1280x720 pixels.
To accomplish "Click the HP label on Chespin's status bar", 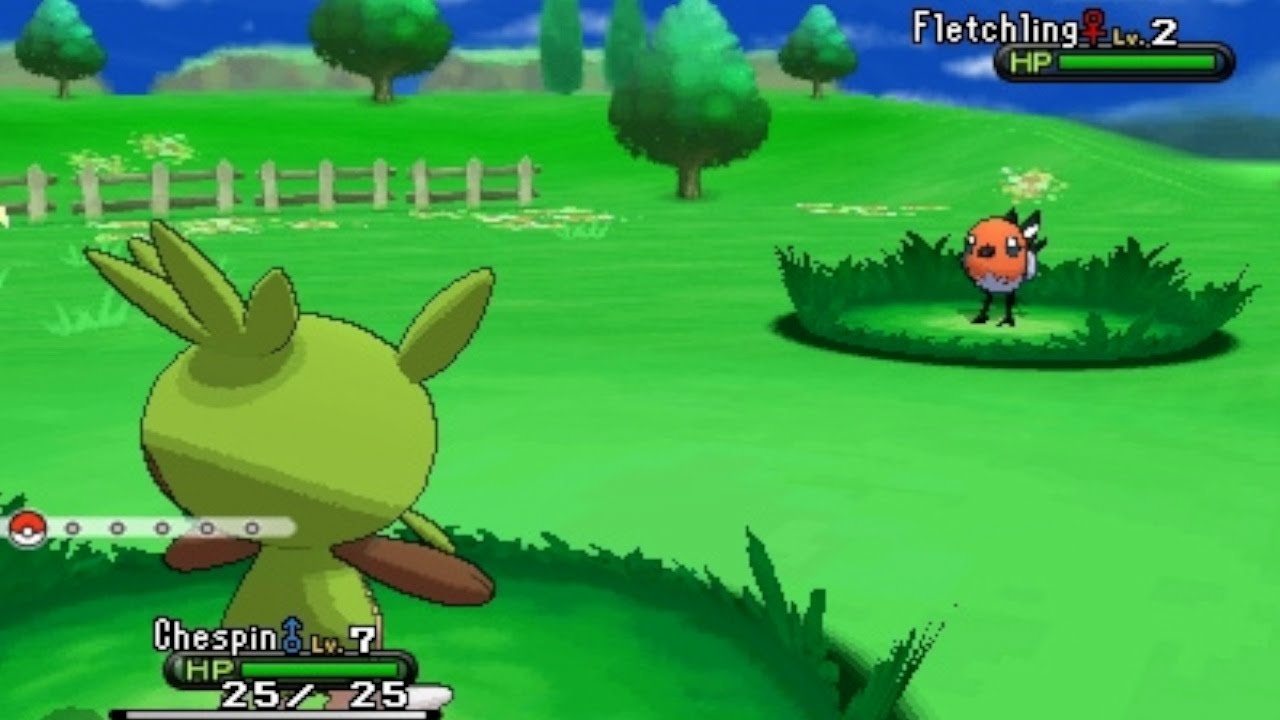I will (x=210, y=668).
